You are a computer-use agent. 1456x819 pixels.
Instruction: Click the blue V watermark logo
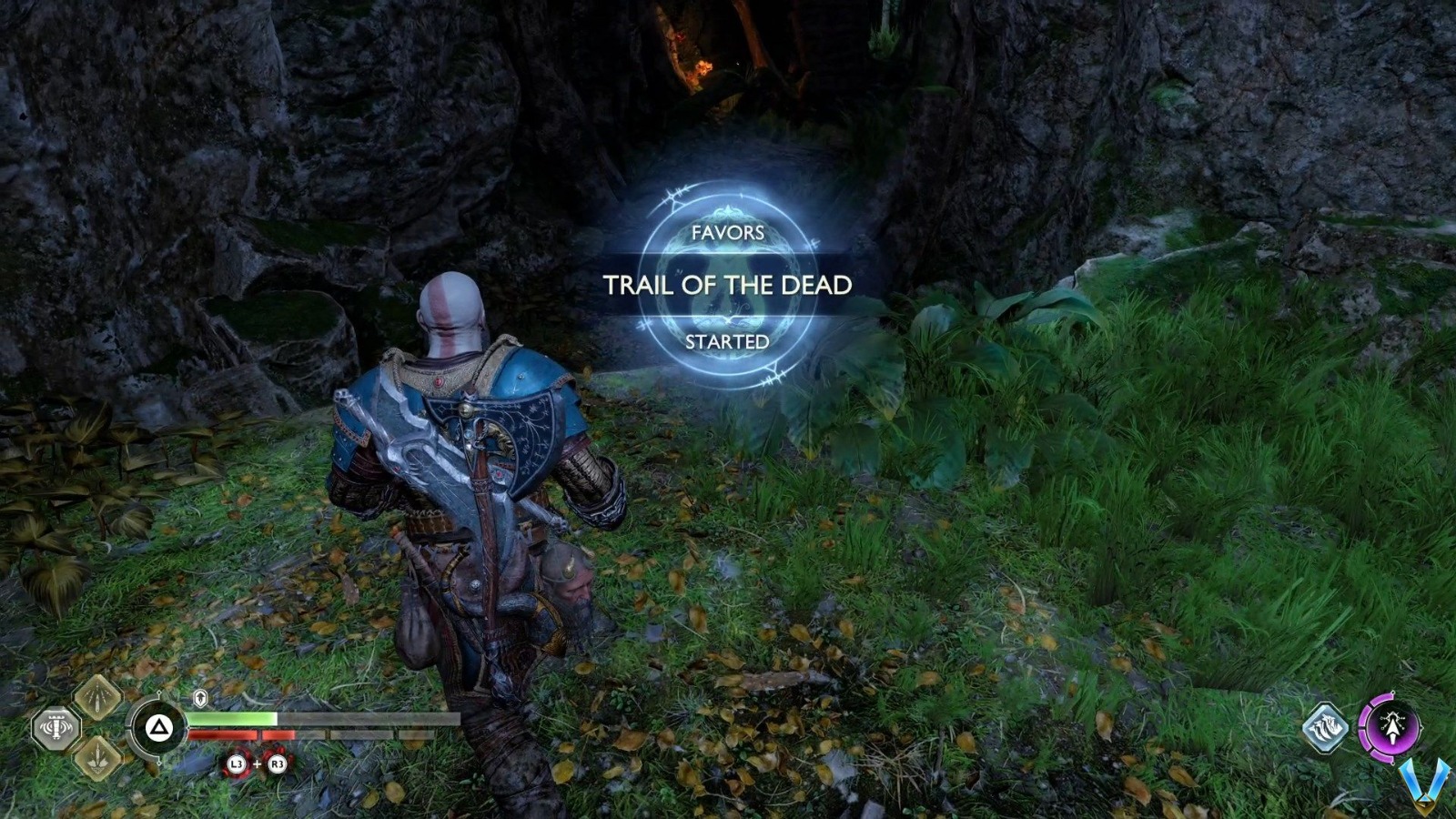pos(1424,781)
